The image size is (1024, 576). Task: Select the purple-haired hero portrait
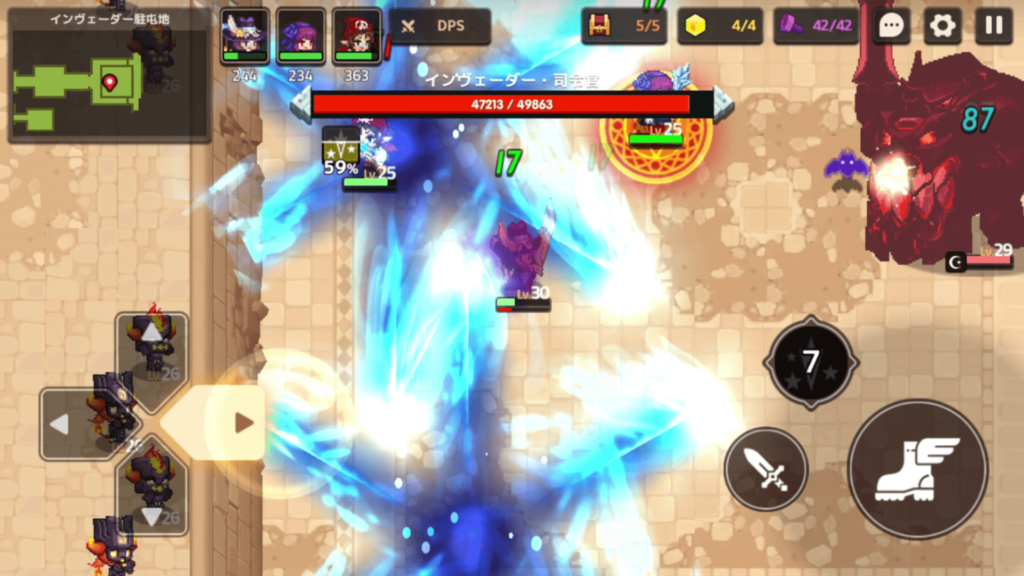[x=300, y=38]
